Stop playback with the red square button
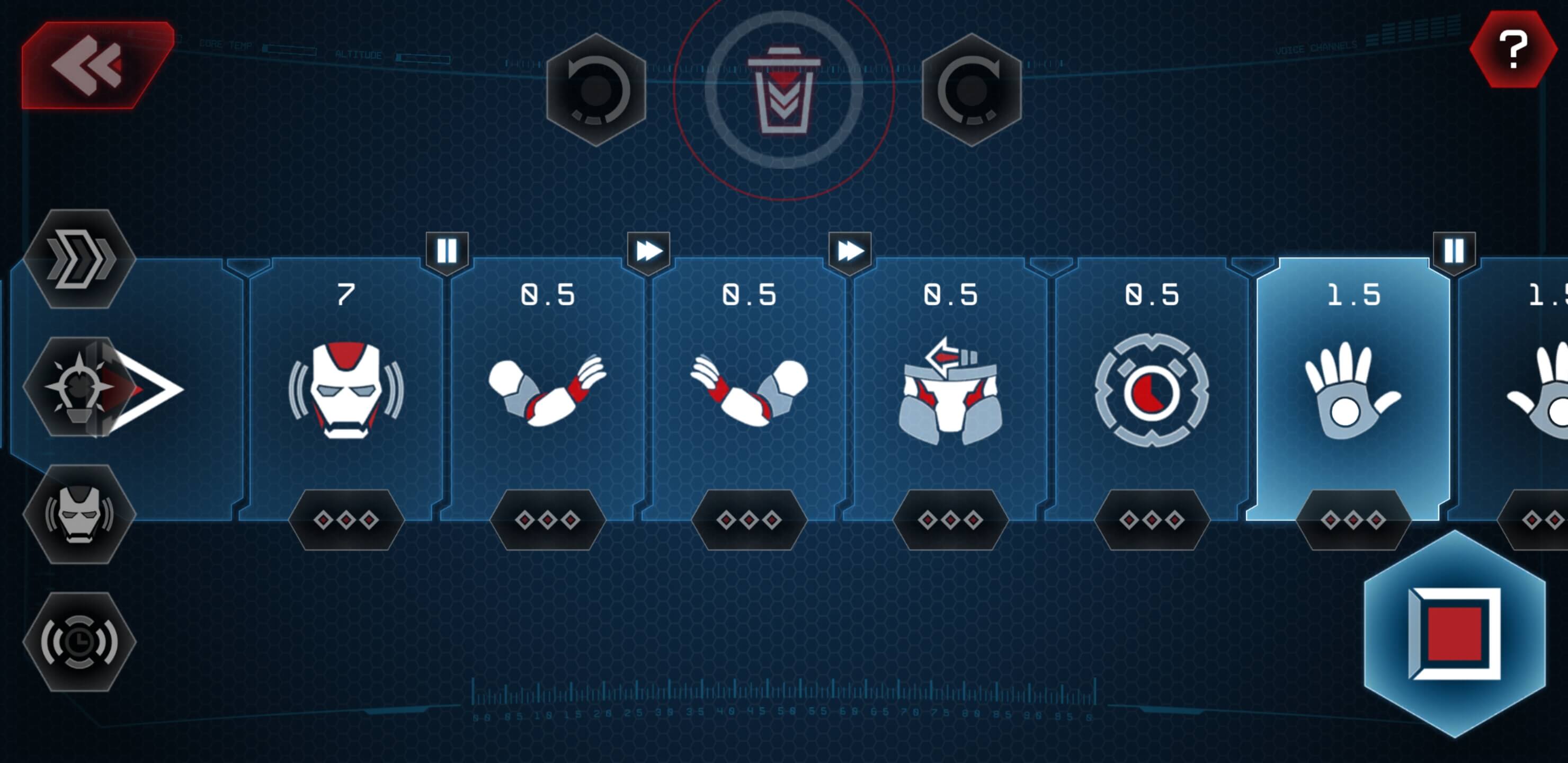This screenshot has height=763, width=1568. [x=1454, y=633]
